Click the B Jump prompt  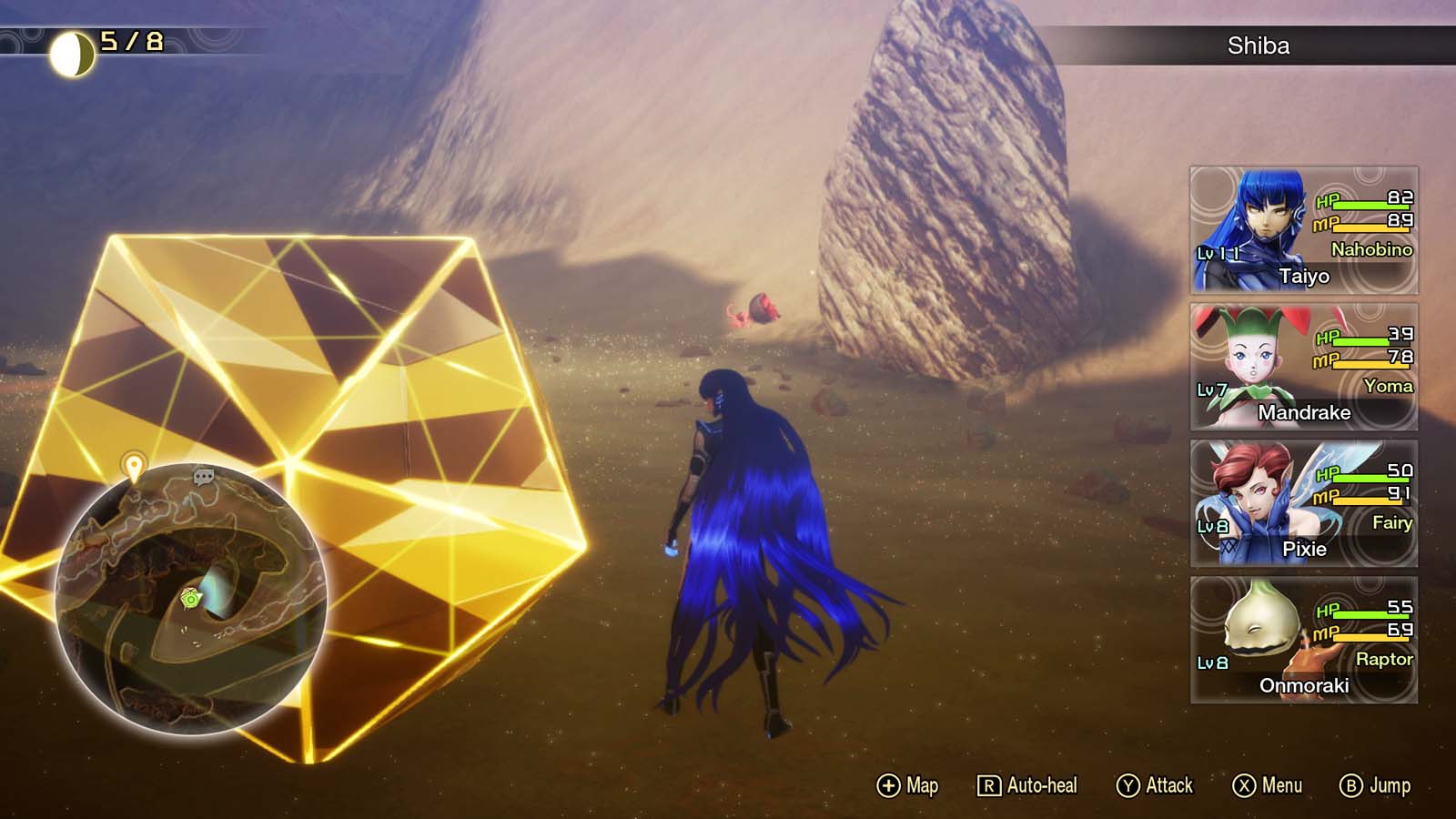pyautogui.click(x=1380, y=784)
